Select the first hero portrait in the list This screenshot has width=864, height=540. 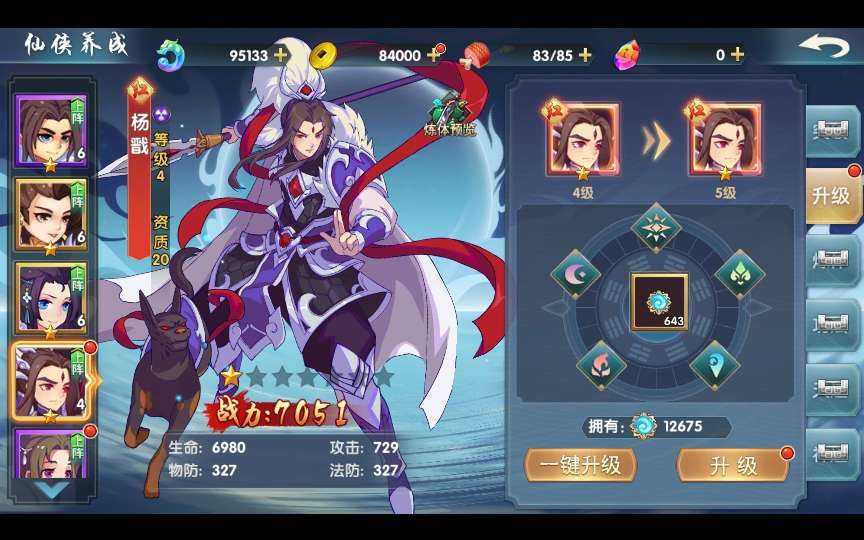coord(50,131)
